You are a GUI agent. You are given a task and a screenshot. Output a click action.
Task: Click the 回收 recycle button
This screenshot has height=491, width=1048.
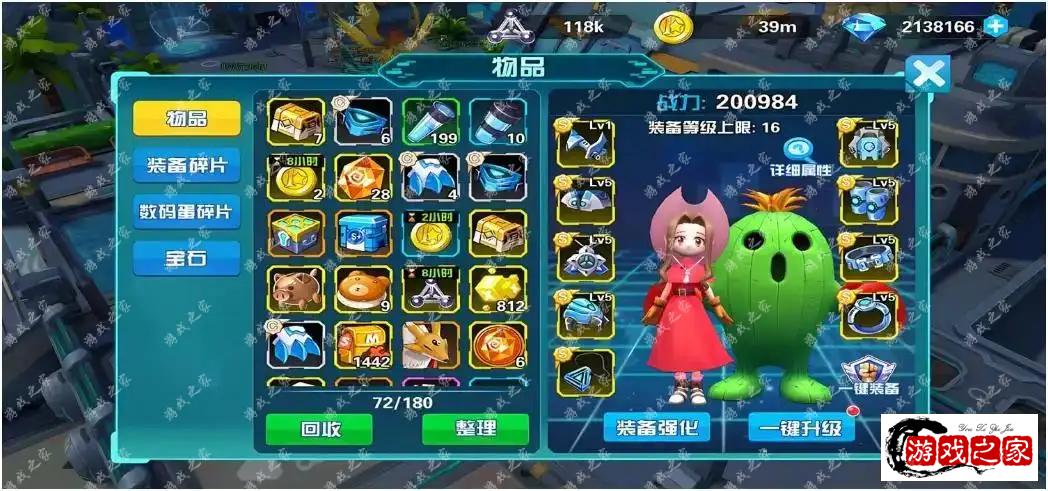click(x=318, y=428)
